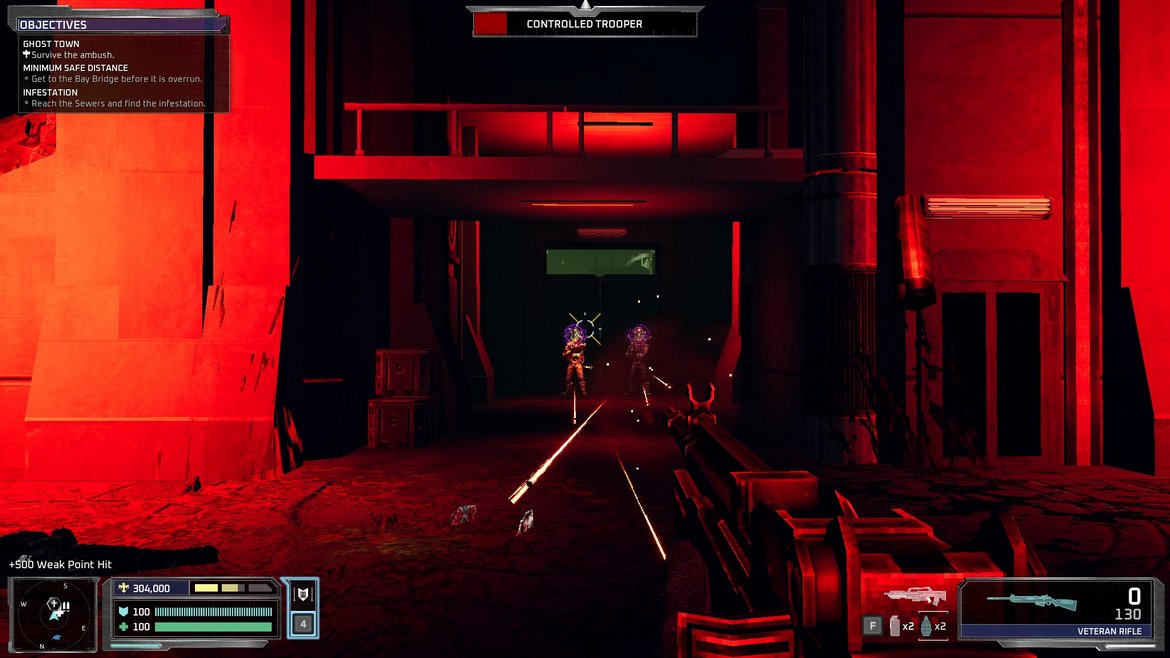The height and width of the screenshot is (658, 1170).
Task: Select the Veteran Rifle weapon panel
Action: pyautogui.click(x=1055, y=609)
